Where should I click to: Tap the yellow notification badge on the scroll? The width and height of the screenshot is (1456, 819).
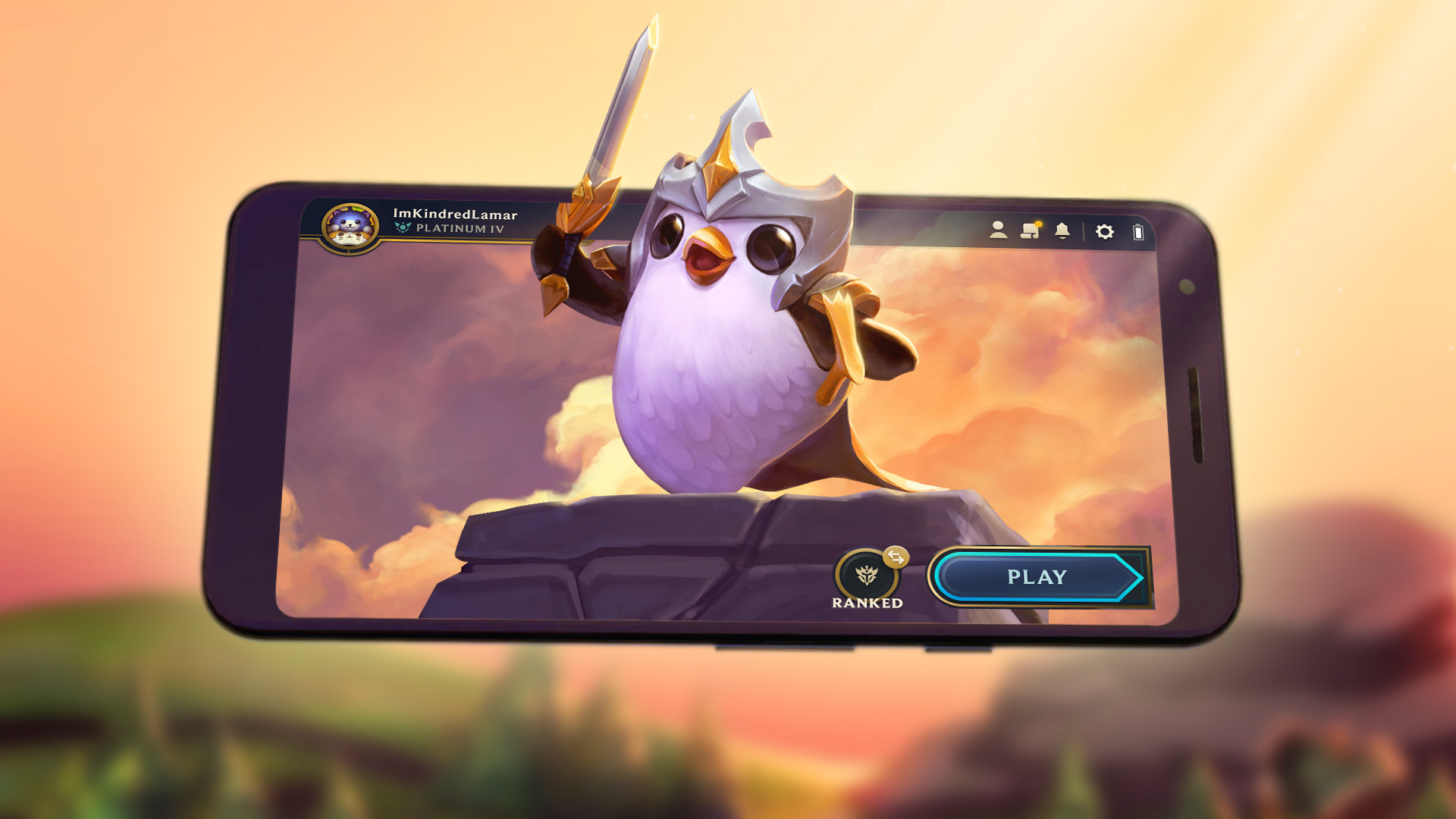[x=1038, y=224]
